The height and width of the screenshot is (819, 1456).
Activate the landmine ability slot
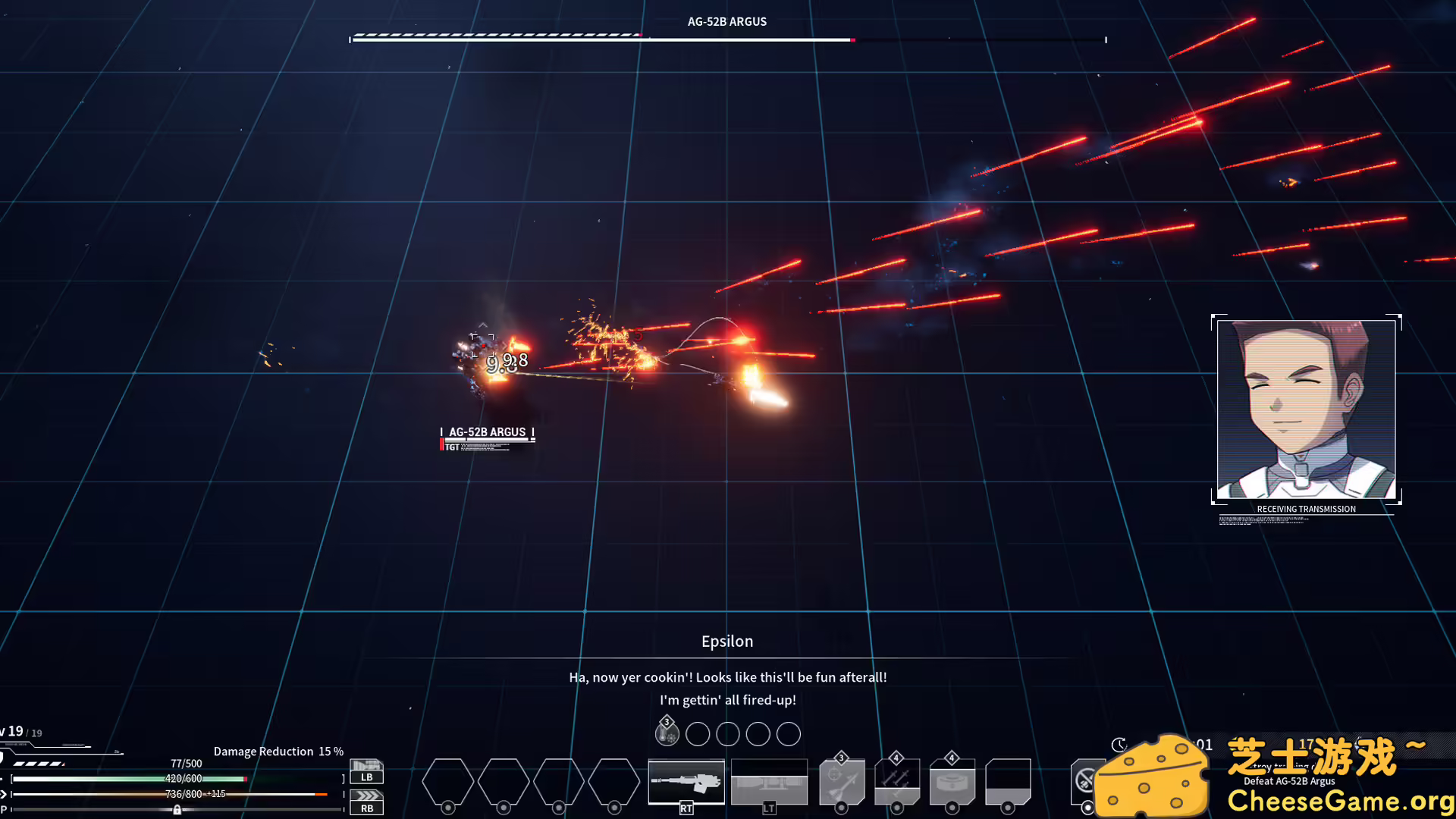coord(952,783)
